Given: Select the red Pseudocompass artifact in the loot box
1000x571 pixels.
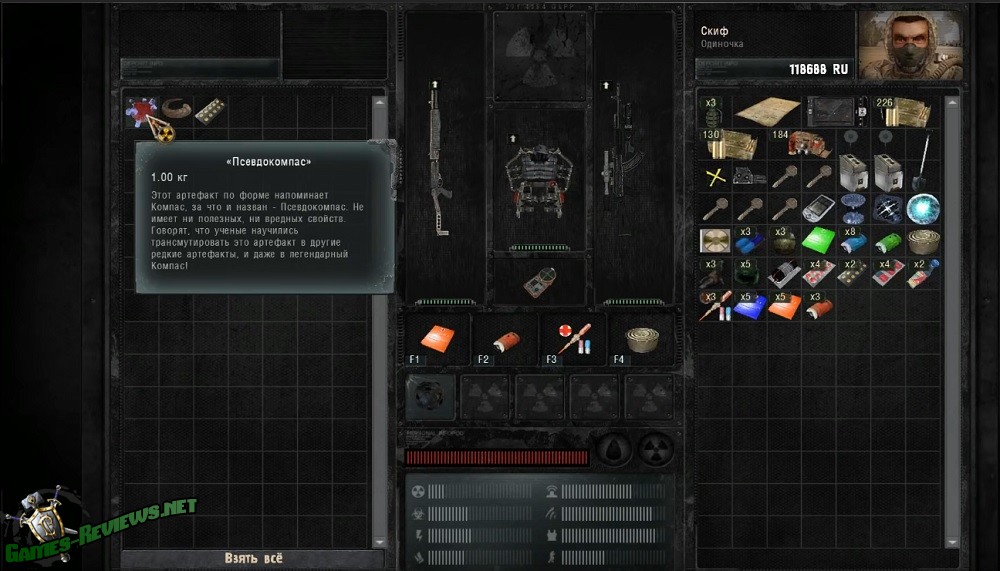Looking at the screenshot, I should [x=141, y=111].
